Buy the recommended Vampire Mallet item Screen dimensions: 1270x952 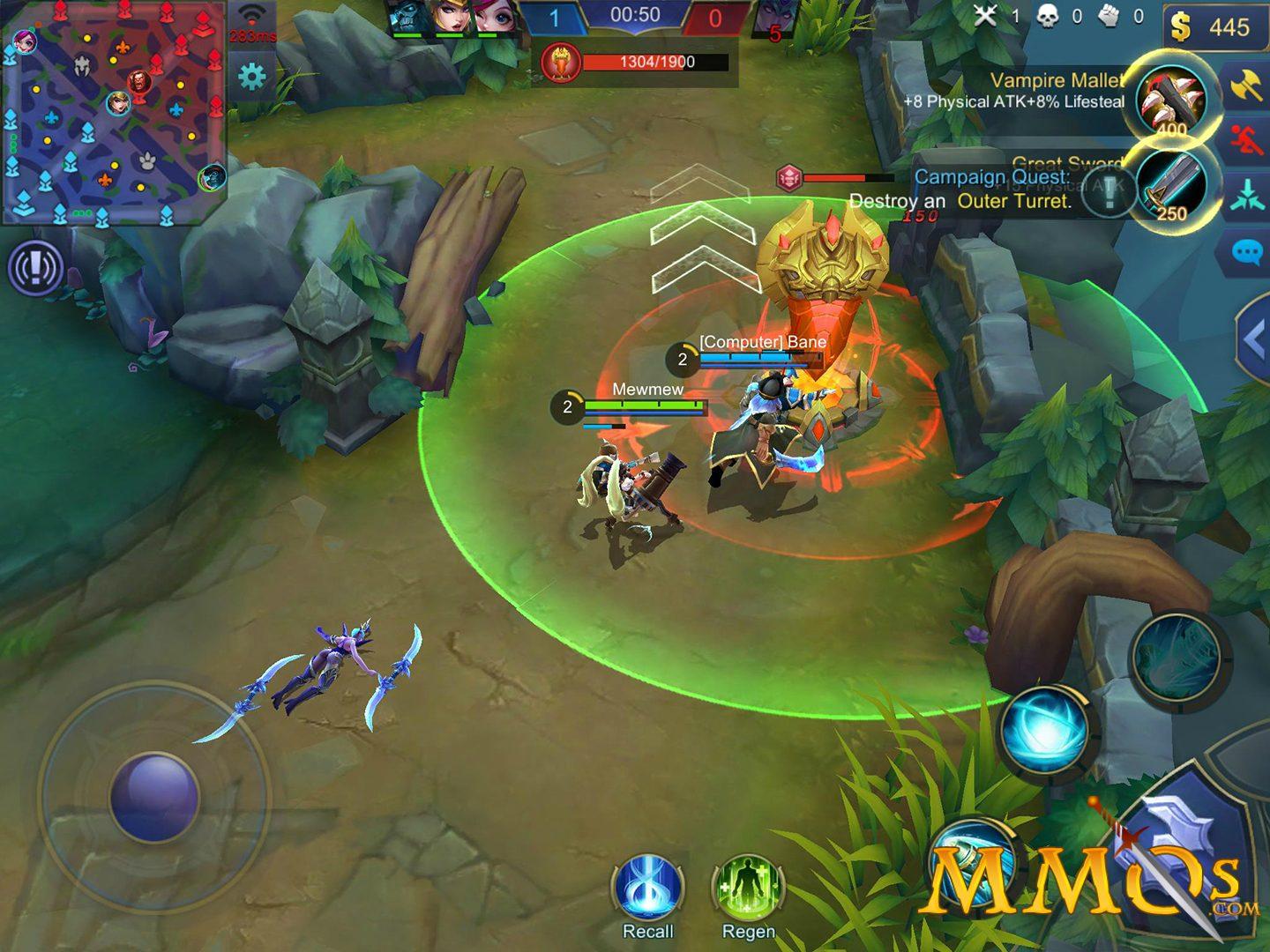1172,101
